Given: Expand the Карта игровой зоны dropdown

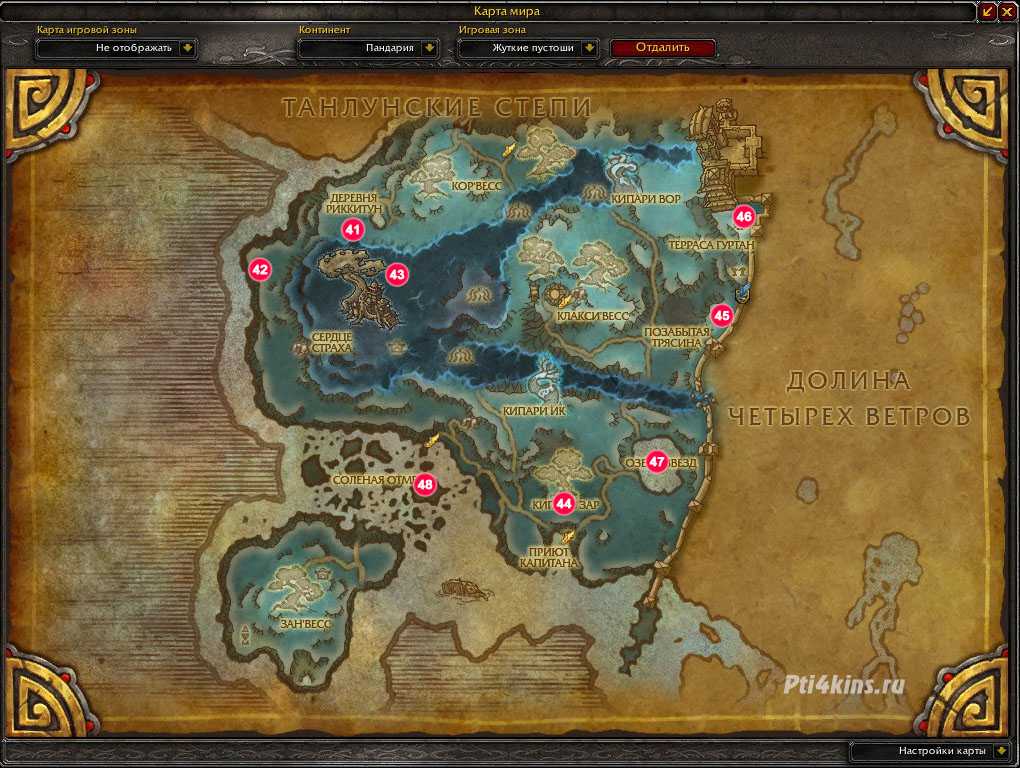Looking at the screenshot, I should pyautogui.click(x=187, y=48).
